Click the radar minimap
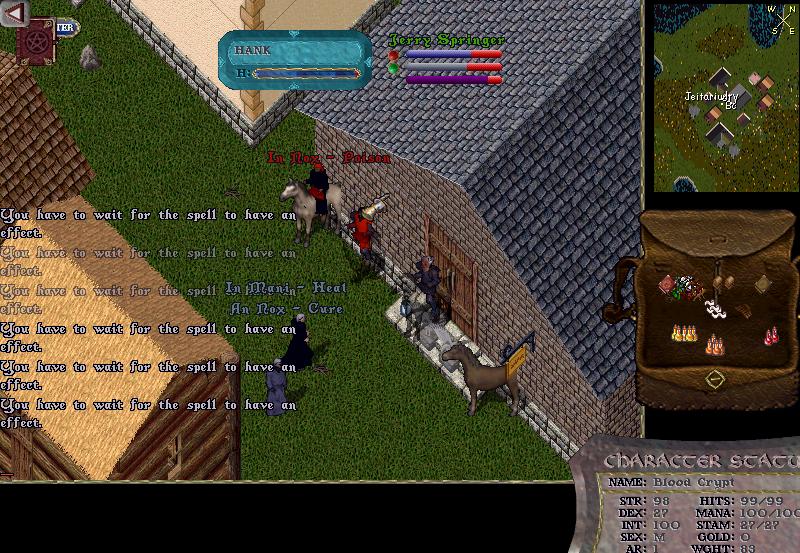This screenshot has height=553, width=800. click(x=724, y=98)
